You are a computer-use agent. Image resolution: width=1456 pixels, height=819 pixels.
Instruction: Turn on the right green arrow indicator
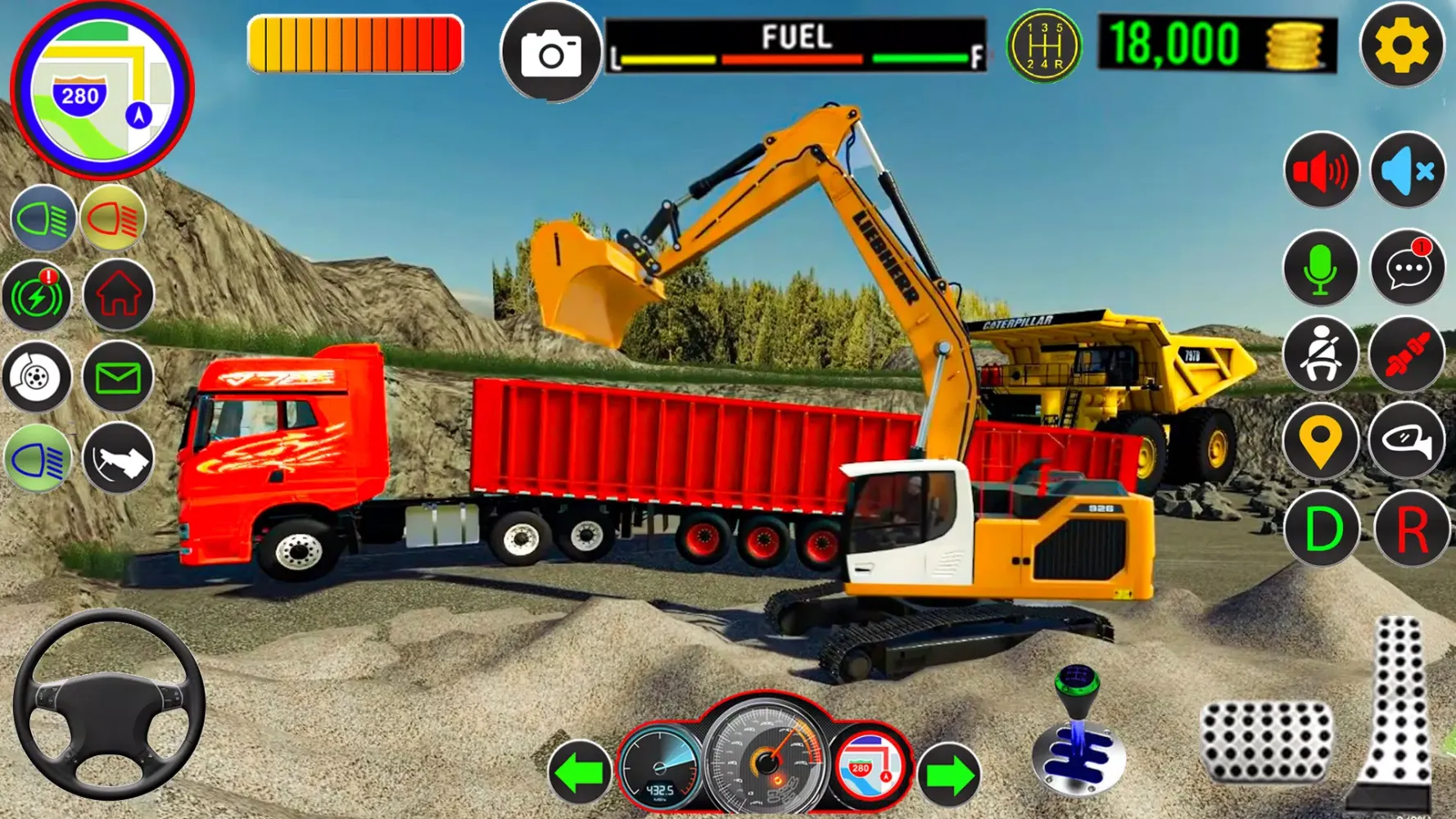(x=948, y=774)
